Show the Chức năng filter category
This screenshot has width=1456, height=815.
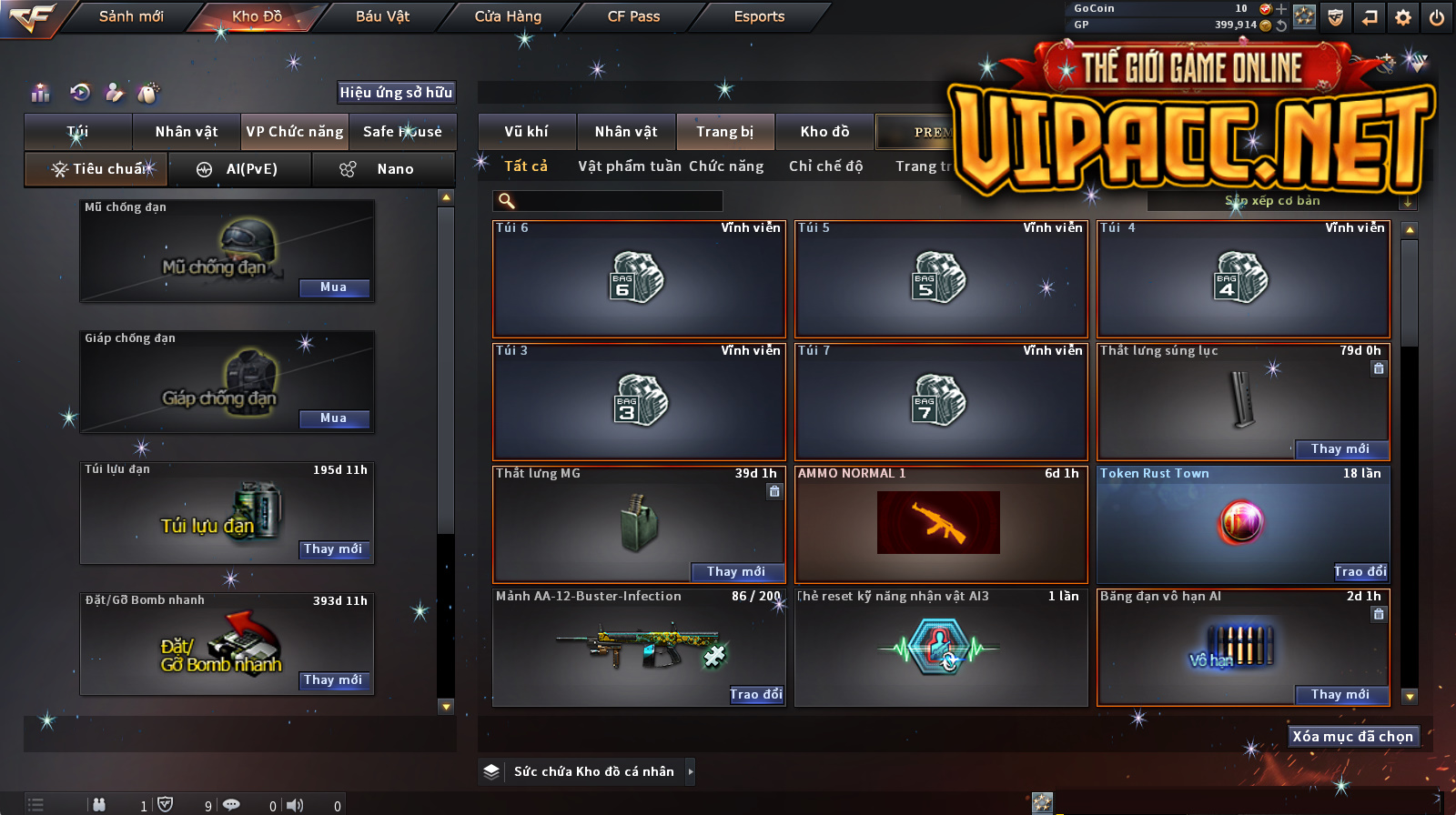click(x=726, y=166)
